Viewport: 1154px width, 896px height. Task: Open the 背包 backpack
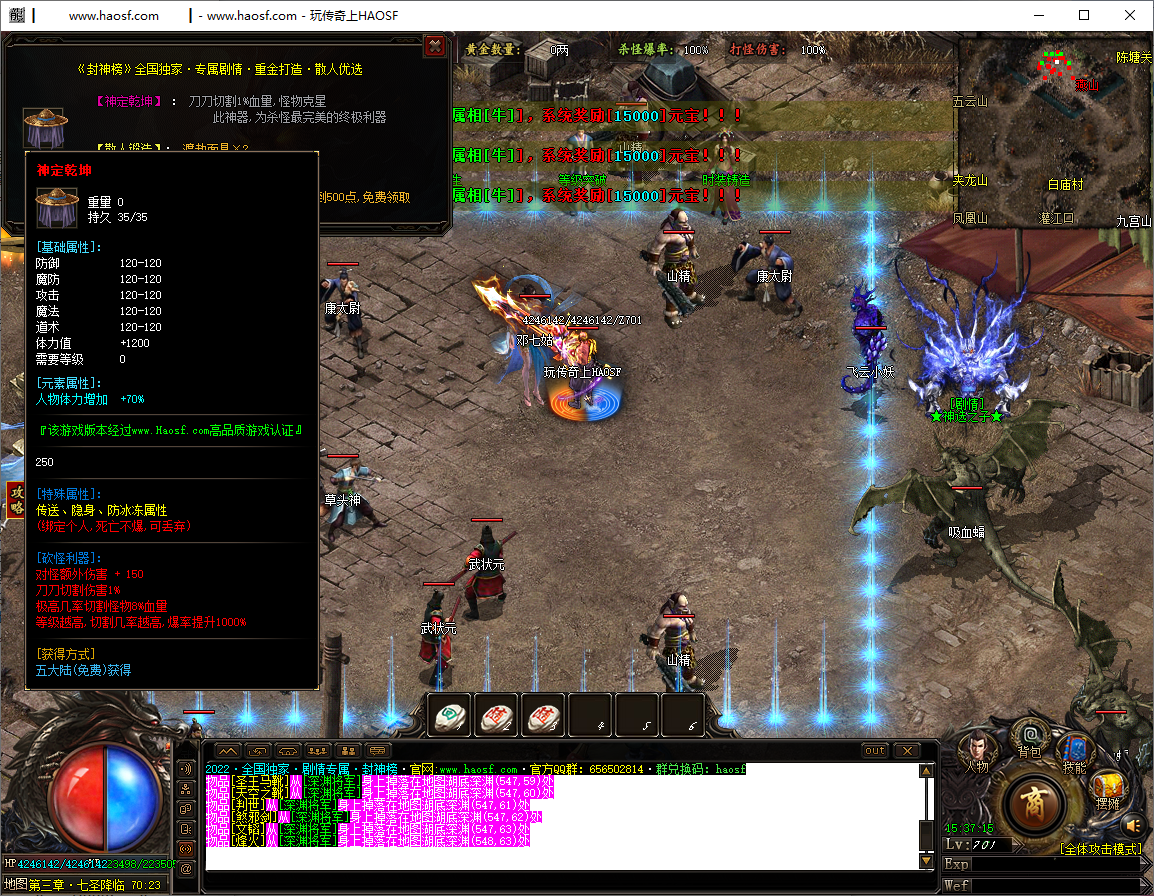click(1029, 738)
